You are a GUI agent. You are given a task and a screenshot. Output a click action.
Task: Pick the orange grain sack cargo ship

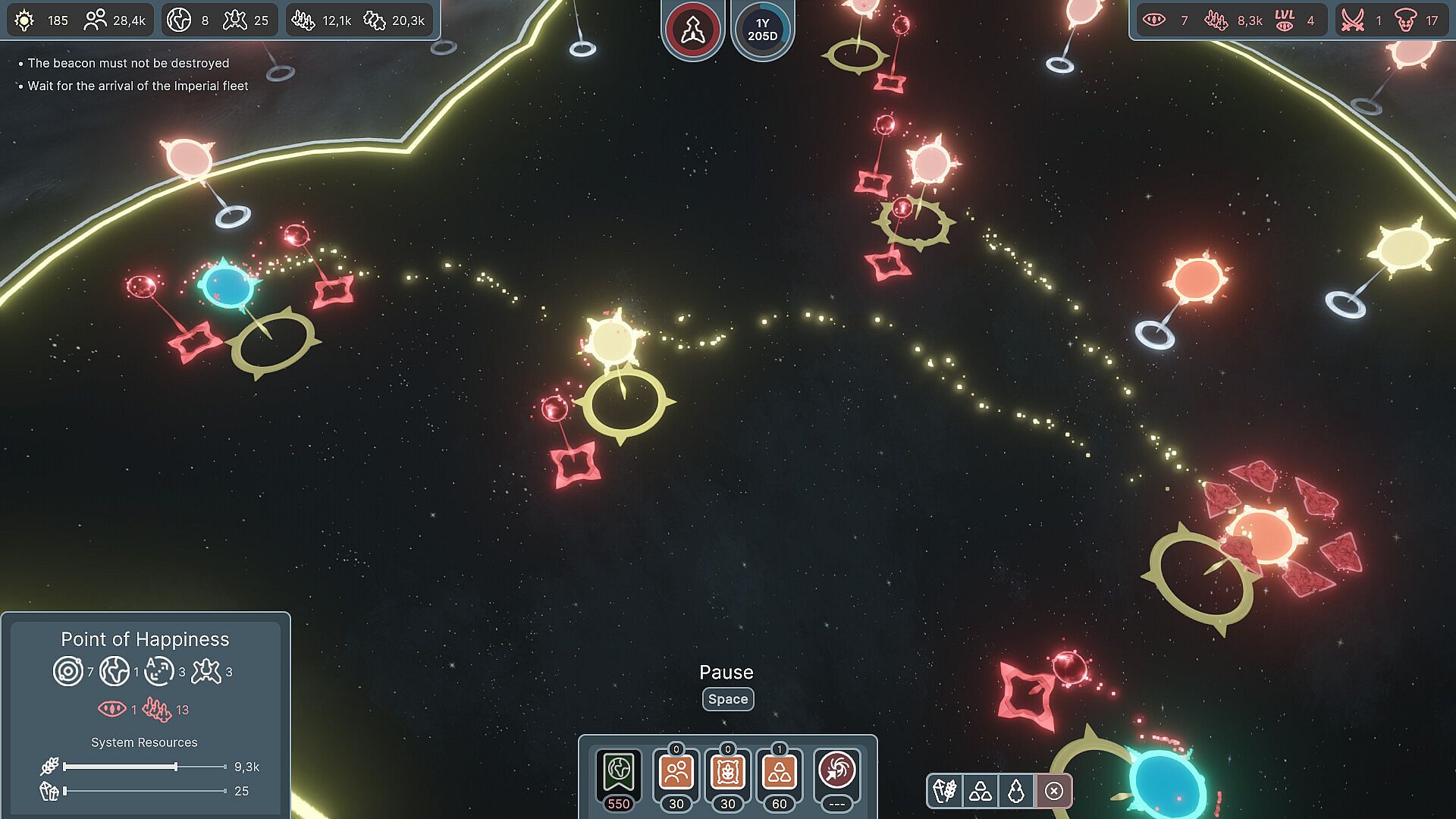[727, 773]
